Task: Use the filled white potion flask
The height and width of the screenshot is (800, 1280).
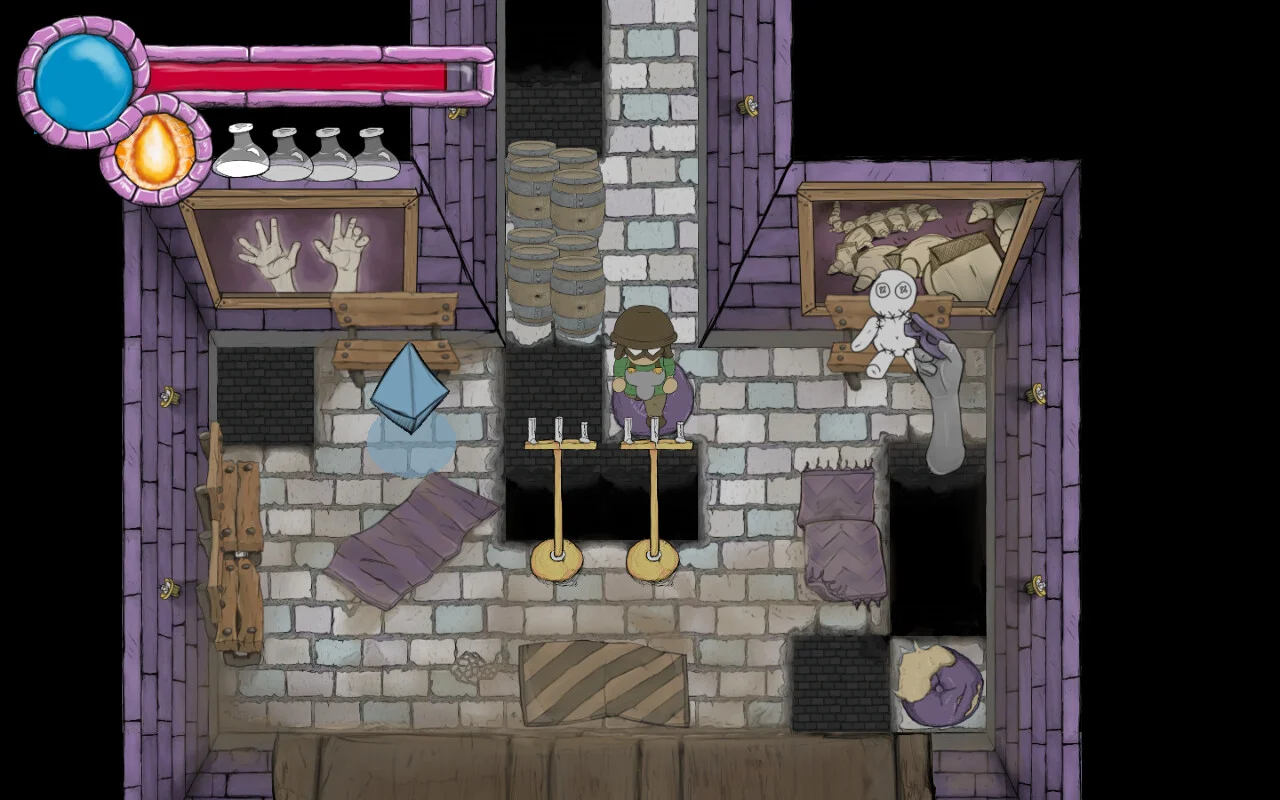Action: pyautogui.click(x=241, y=153)
